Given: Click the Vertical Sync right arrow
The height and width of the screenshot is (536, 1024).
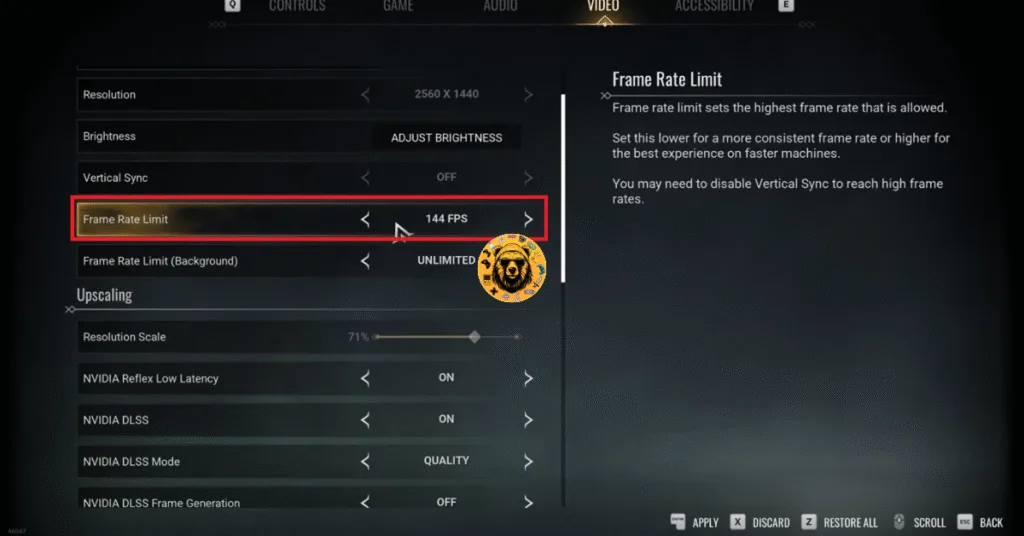Looking at the screenshot, I should [x=528, y=178].
